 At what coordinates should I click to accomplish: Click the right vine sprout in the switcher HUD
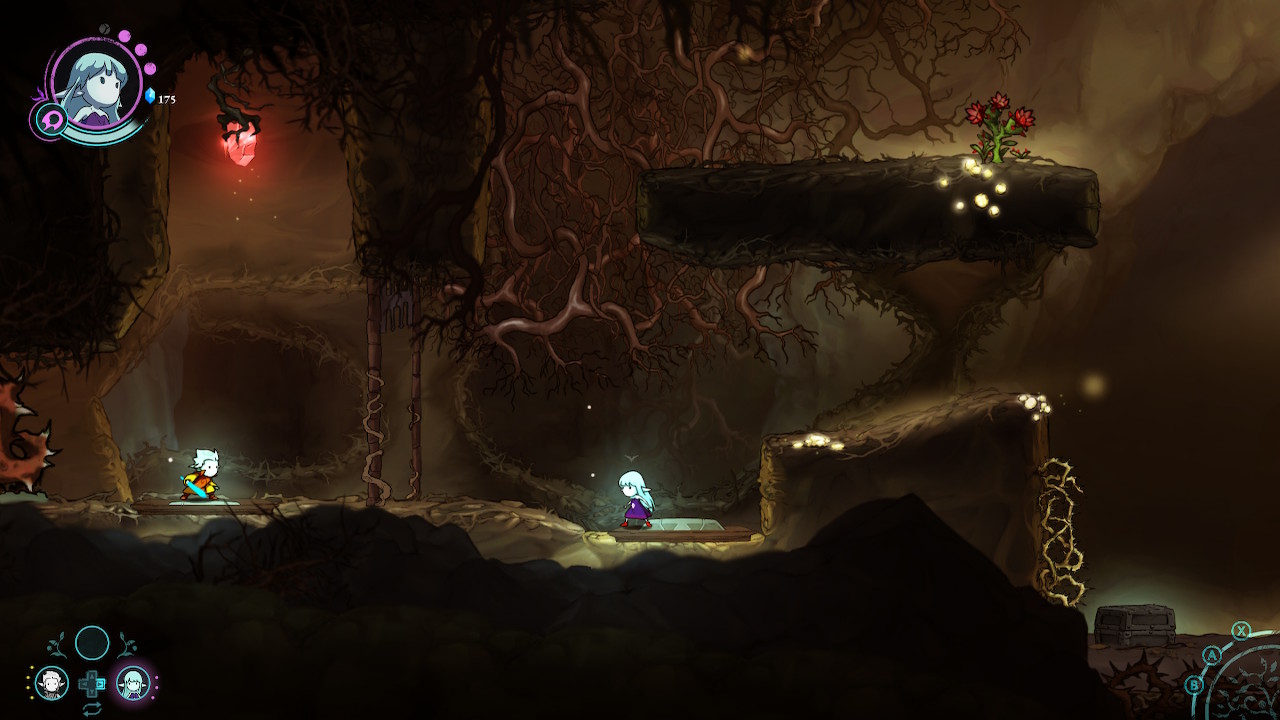(x=127, y=643)
